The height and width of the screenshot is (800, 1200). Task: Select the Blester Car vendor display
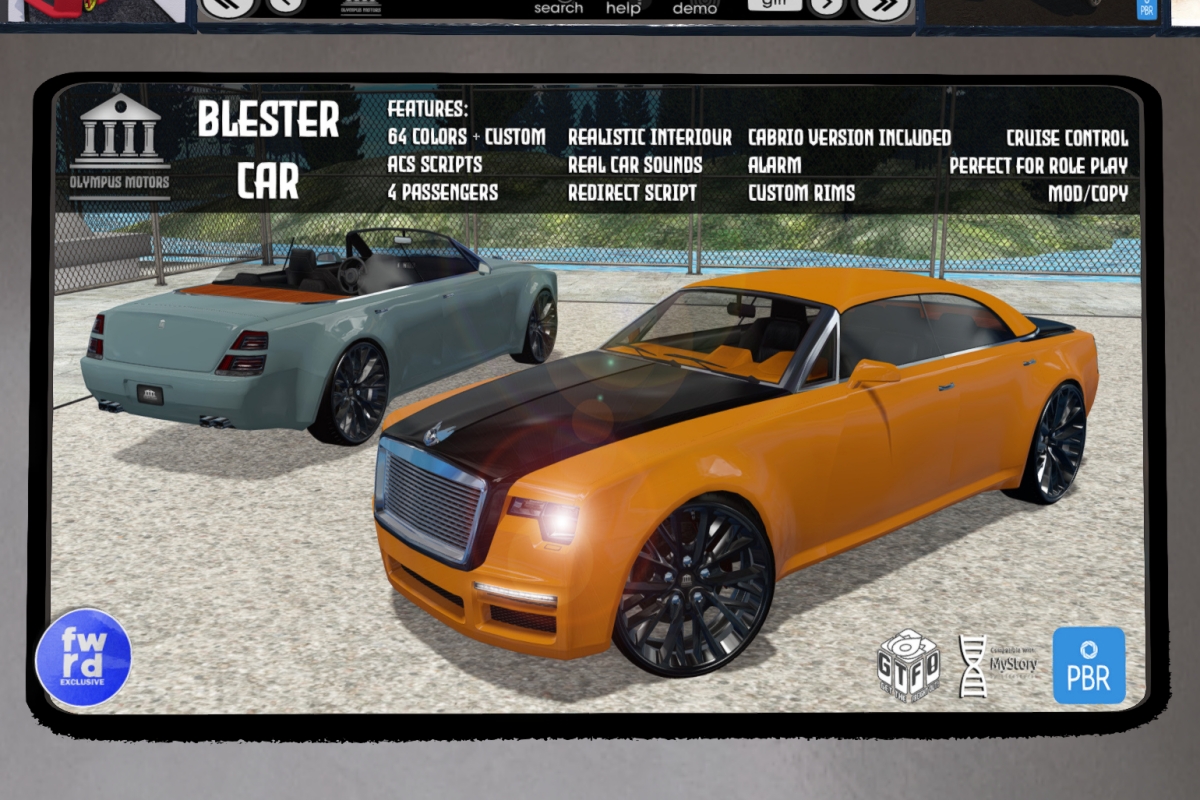598,400
